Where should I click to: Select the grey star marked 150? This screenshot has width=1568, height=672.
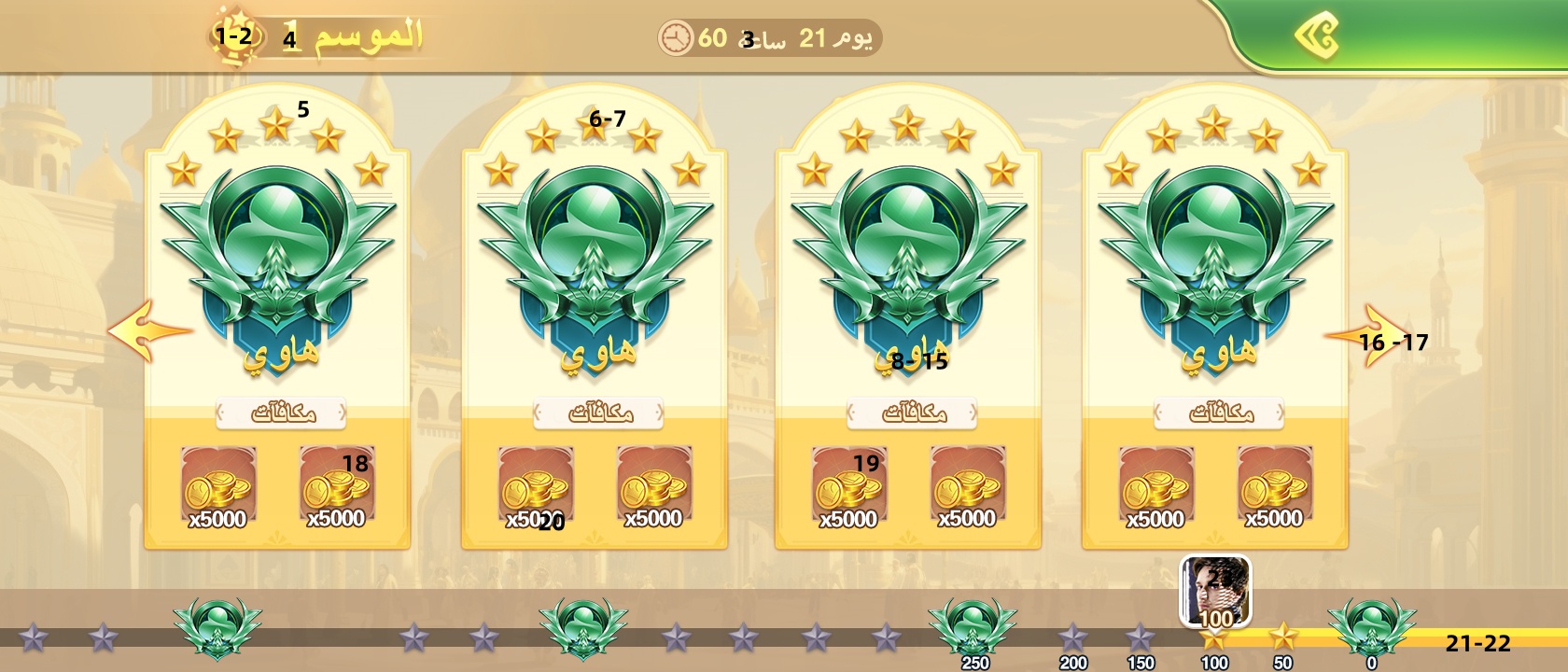tap(1140, 639)
